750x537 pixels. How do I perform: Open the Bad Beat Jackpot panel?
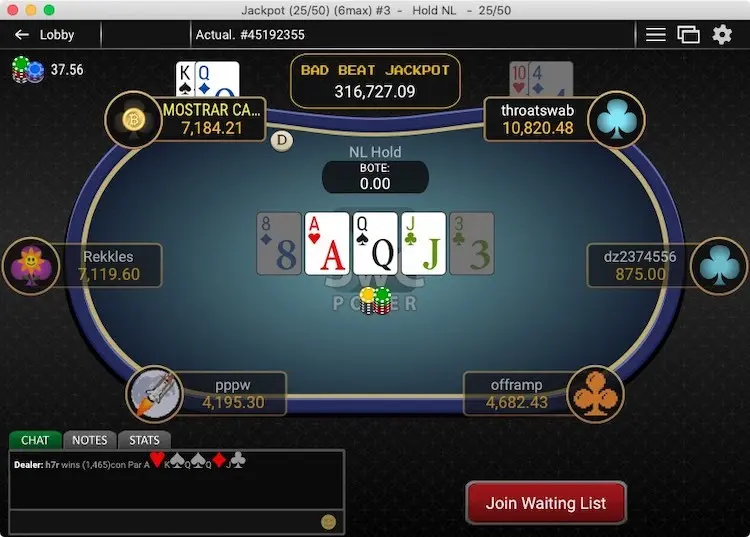[375, 81]
